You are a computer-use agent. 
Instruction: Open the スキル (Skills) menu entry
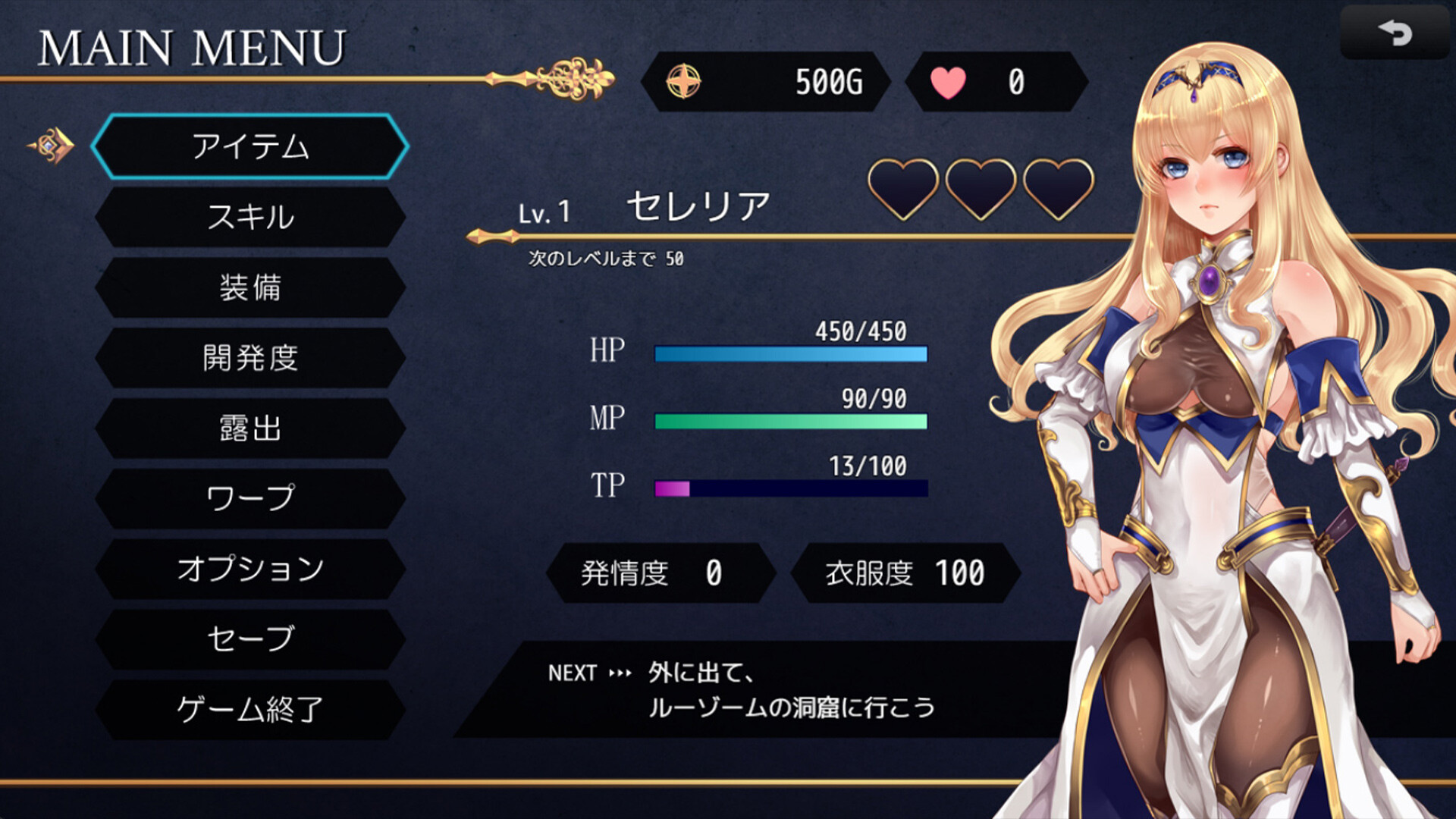[250, 218]
